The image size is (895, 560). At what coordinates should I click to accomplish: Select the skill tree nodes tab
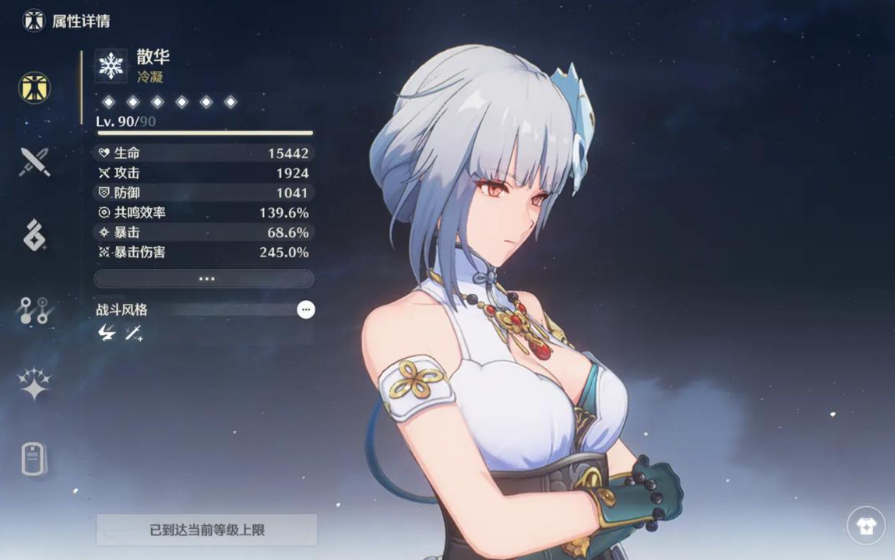(35, 310)
